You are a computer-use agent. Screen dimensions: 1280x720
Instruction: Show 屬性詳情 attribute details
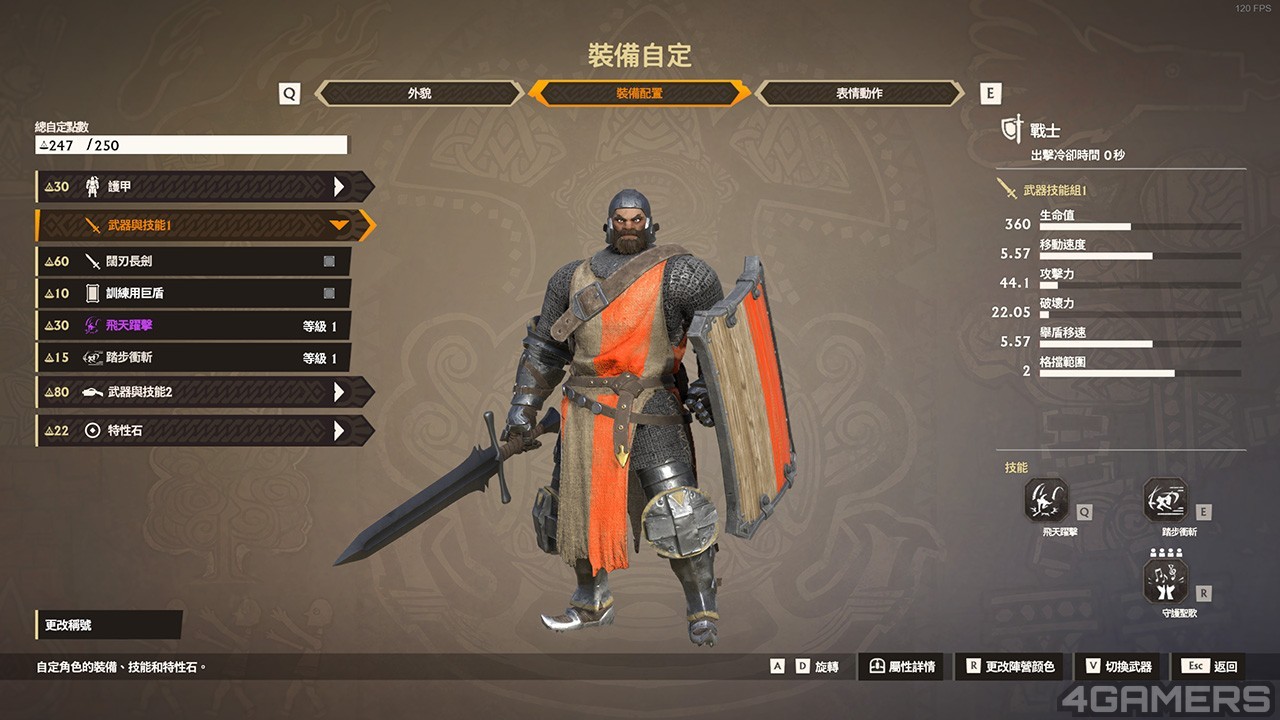901,667
